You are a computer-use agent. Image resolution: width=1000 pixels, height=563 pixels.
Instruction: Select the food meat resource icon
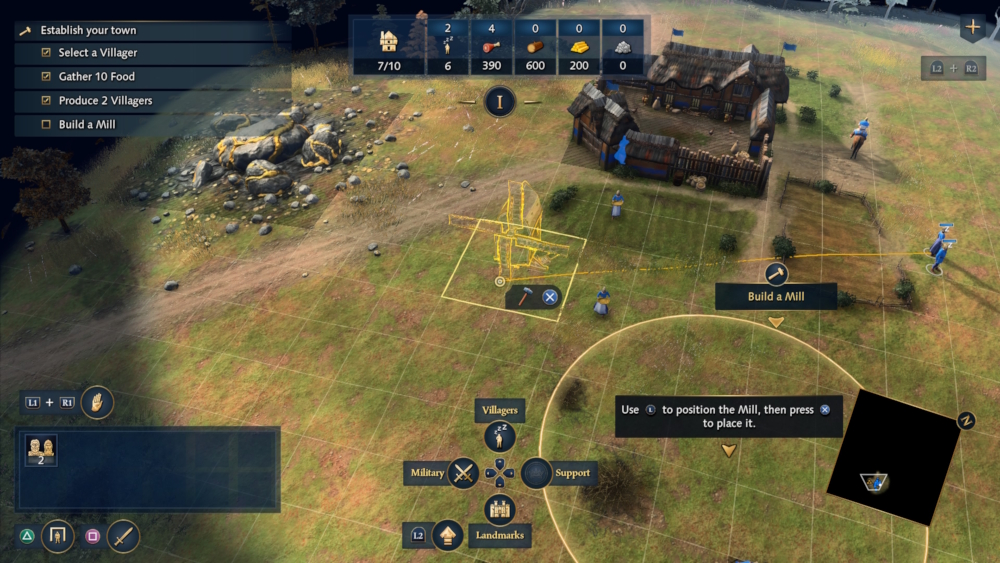pos(490,46)
